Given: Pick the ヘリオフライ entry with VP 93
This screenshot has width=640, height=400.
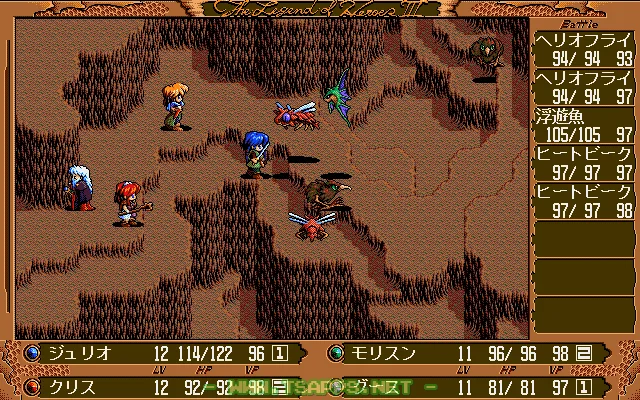Looking at the screenshot, I should (585, 48).
